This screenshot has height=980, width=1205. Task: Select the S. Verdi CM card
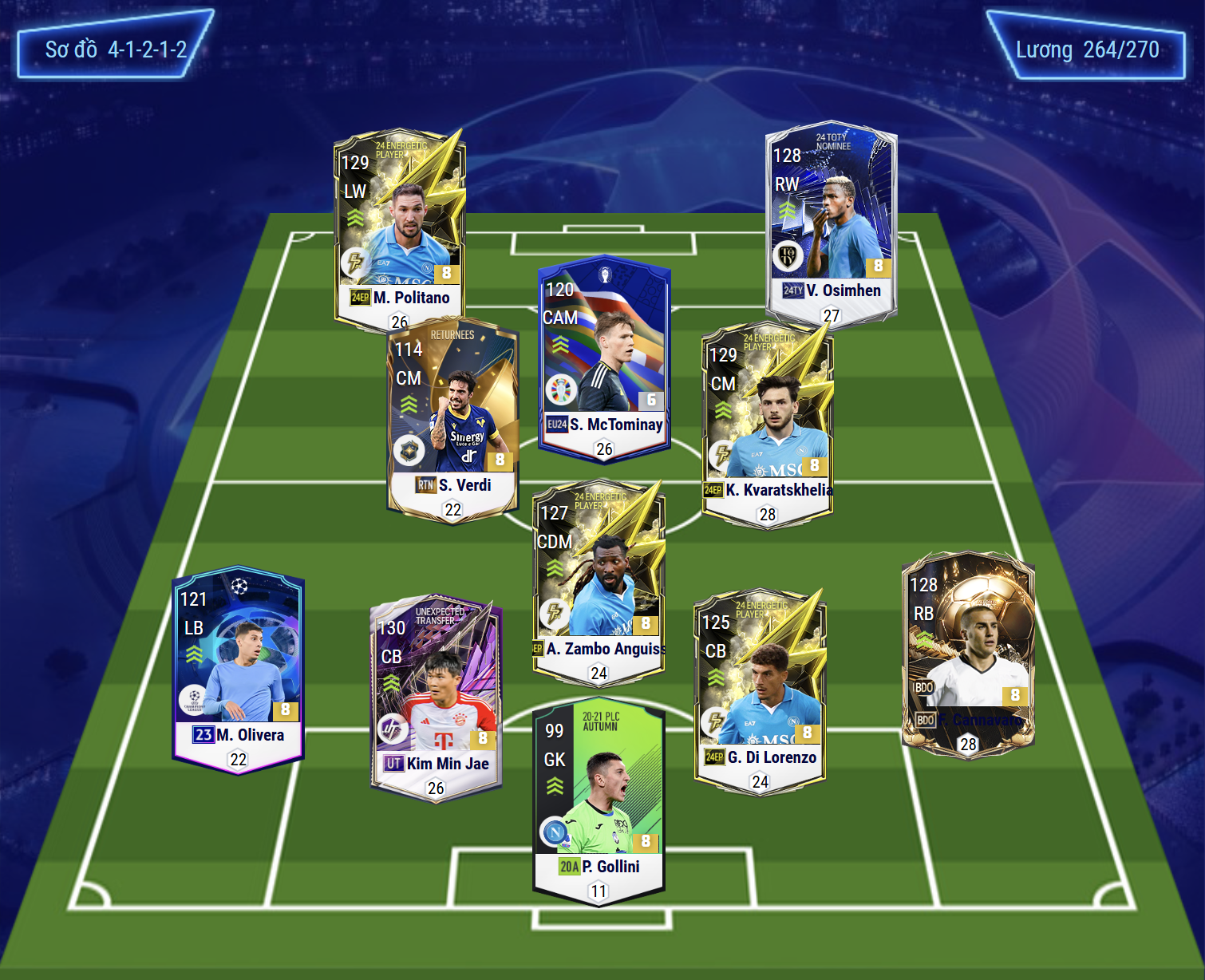[x=452, y=419]
